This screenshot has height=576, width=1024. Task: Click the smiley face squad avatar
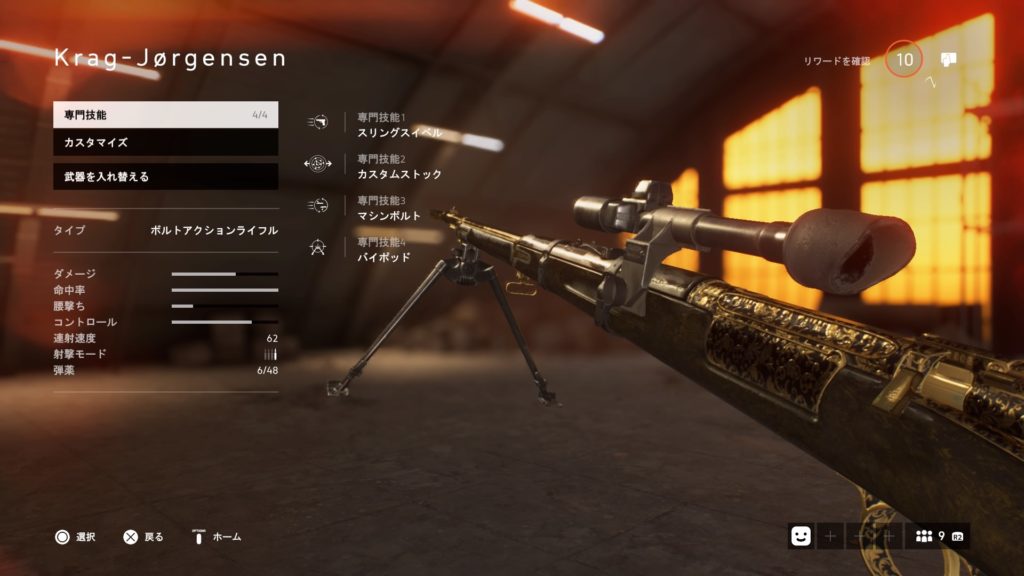point(800,536)
